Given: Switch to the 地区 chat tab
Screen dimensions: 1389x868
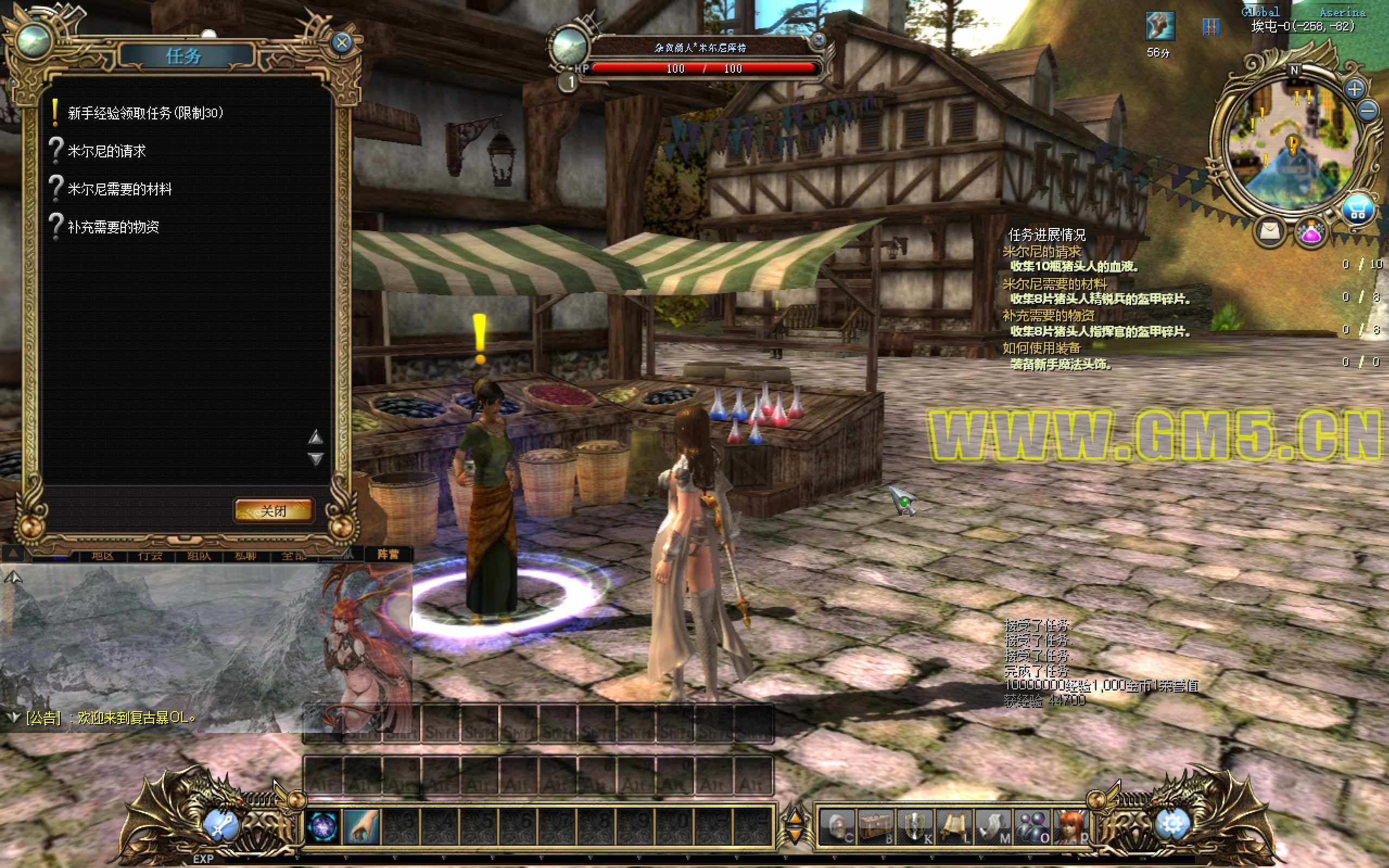Looking at the screenshot, I should [103, 556].
